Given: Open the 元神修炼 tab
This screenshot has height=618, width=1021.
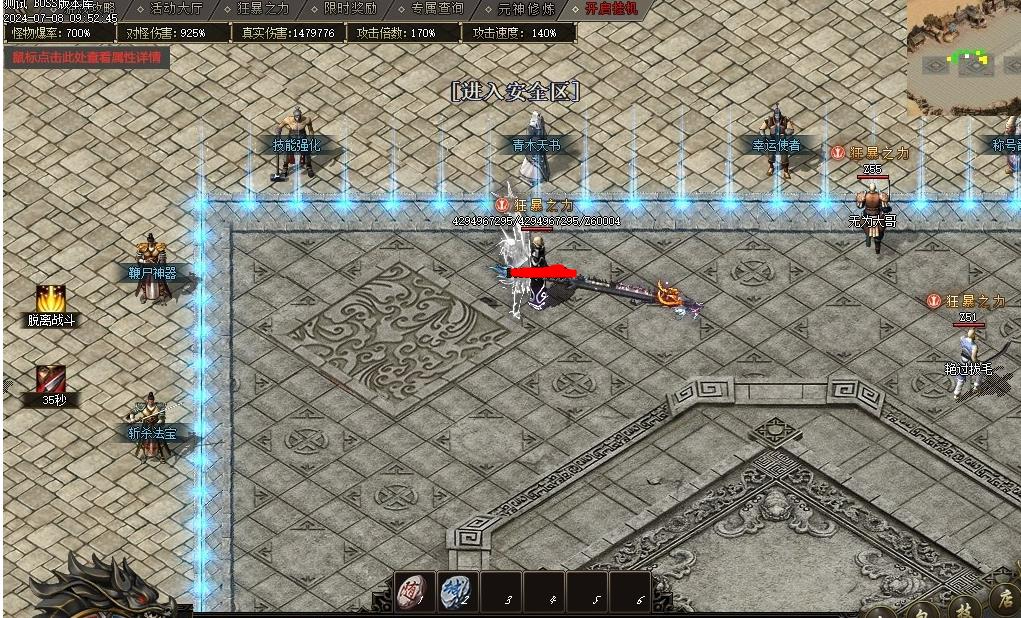Looking at the screenshot, I should pyautogui.click(x=525, y=9).
